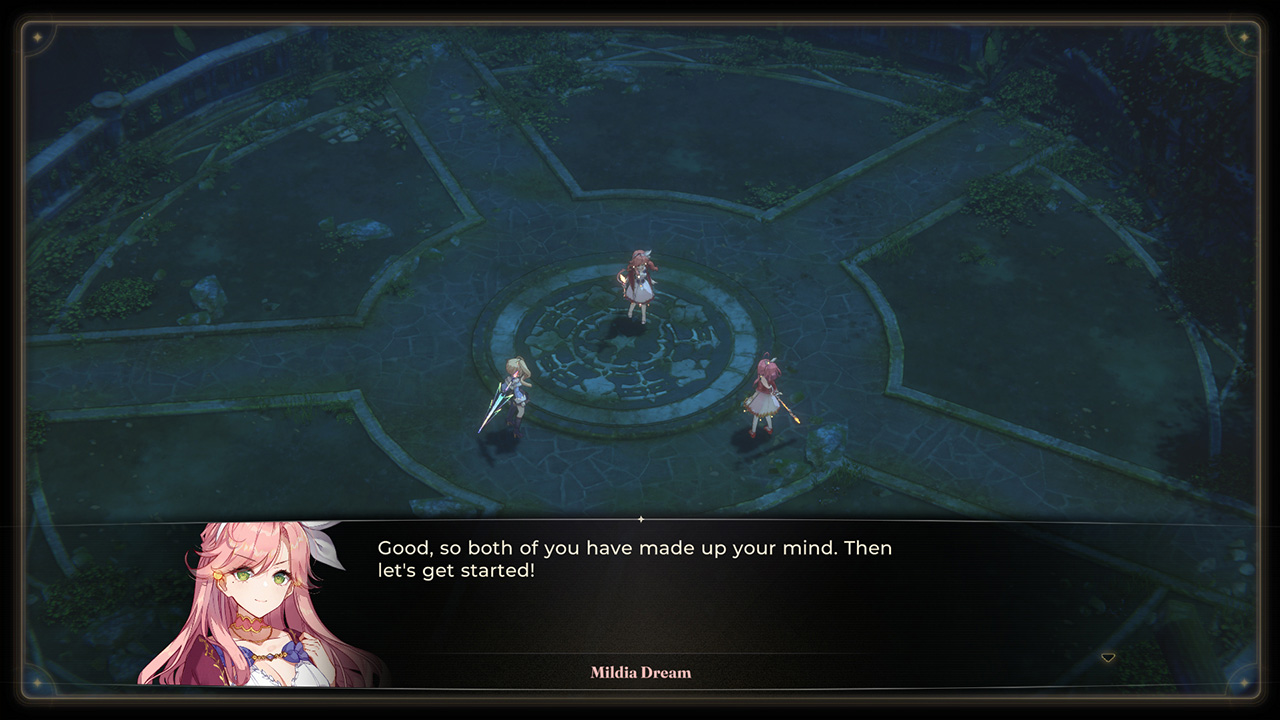Select the Mildia Dream speaker name label
Viewport: 1280px width, 720px height.
coord(640,672)
